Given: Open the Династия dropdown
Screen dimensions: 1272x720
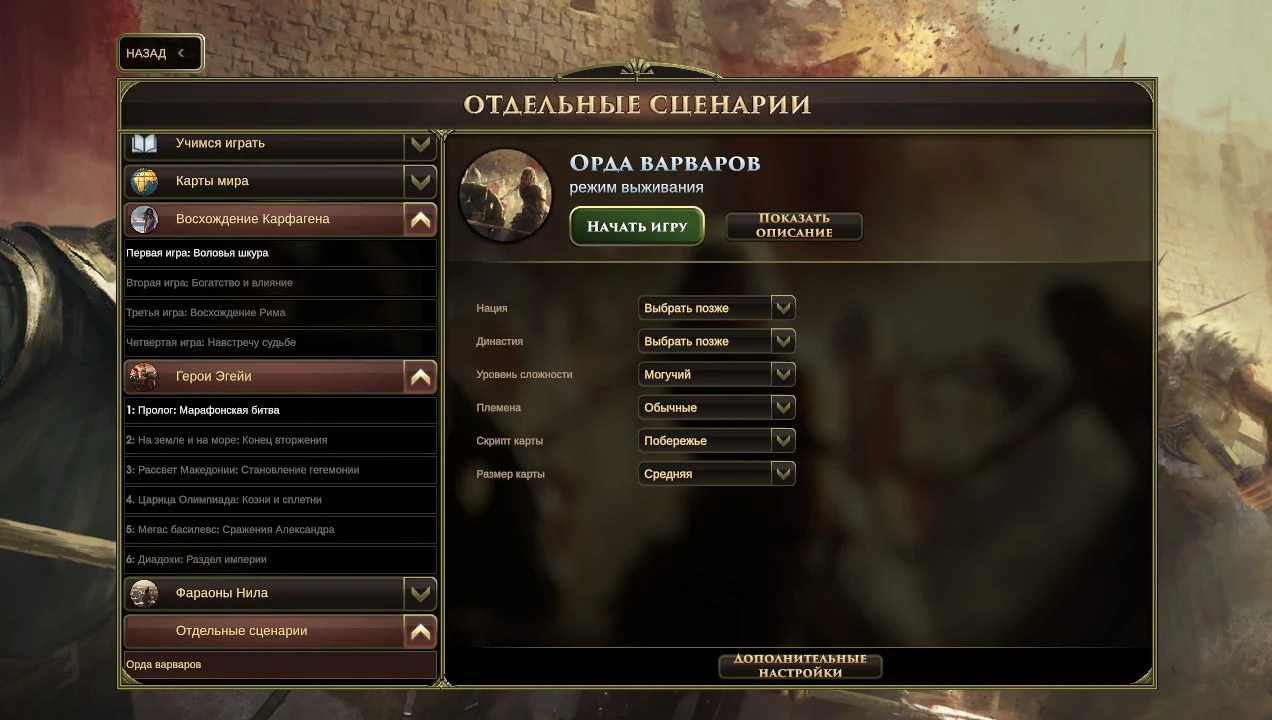Looking at the screenshot, I should [x=716, y=341].
